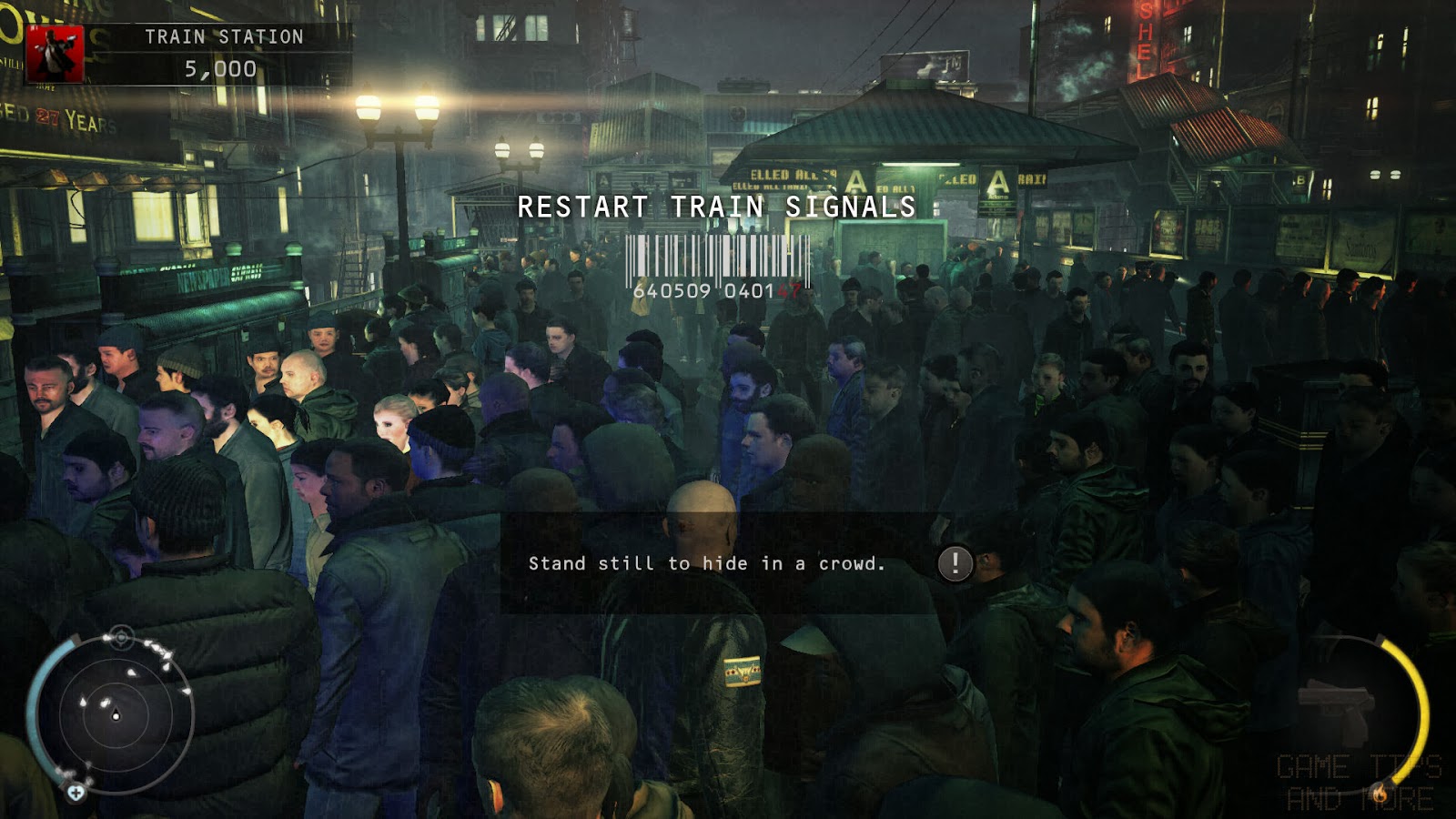Toggle the hide-in-crowd hint banner
1456x819 pixels.
[705, 562]
